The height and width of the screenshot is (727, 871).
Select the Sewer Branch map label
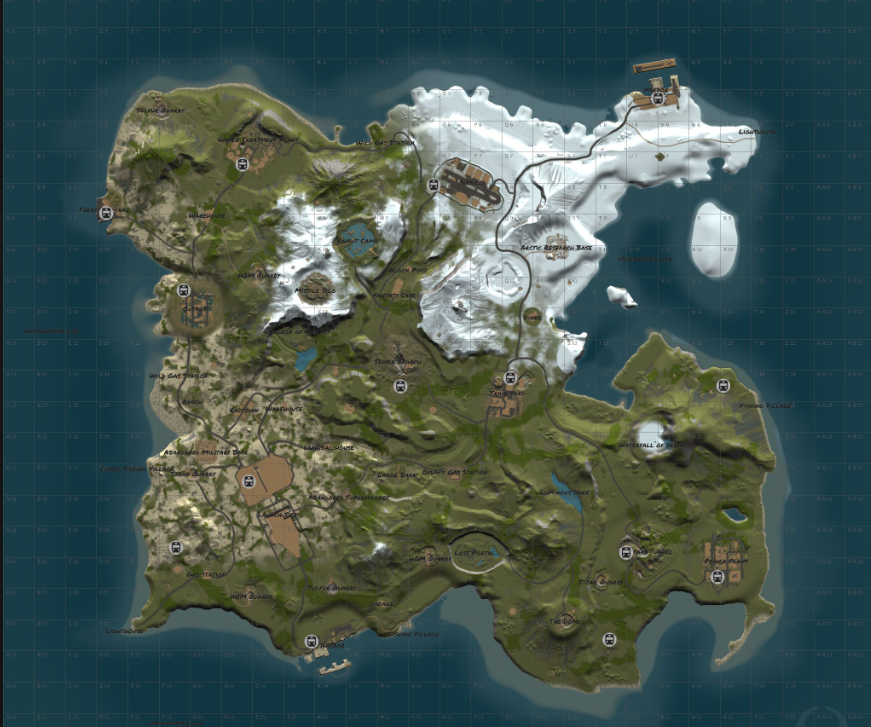coord(396,360)
